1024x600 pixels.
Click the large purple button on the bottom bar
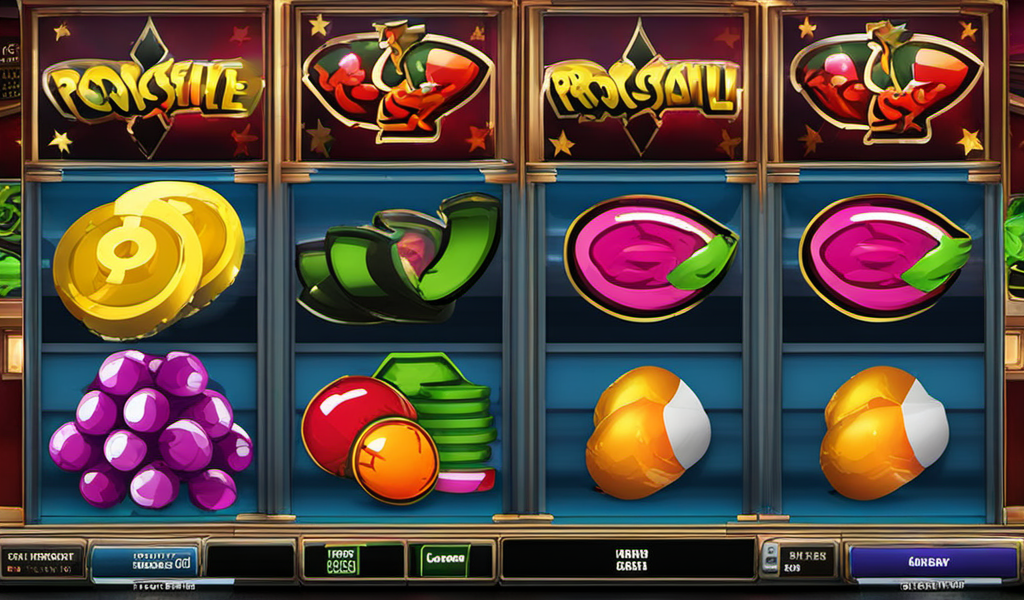point(931,562)
